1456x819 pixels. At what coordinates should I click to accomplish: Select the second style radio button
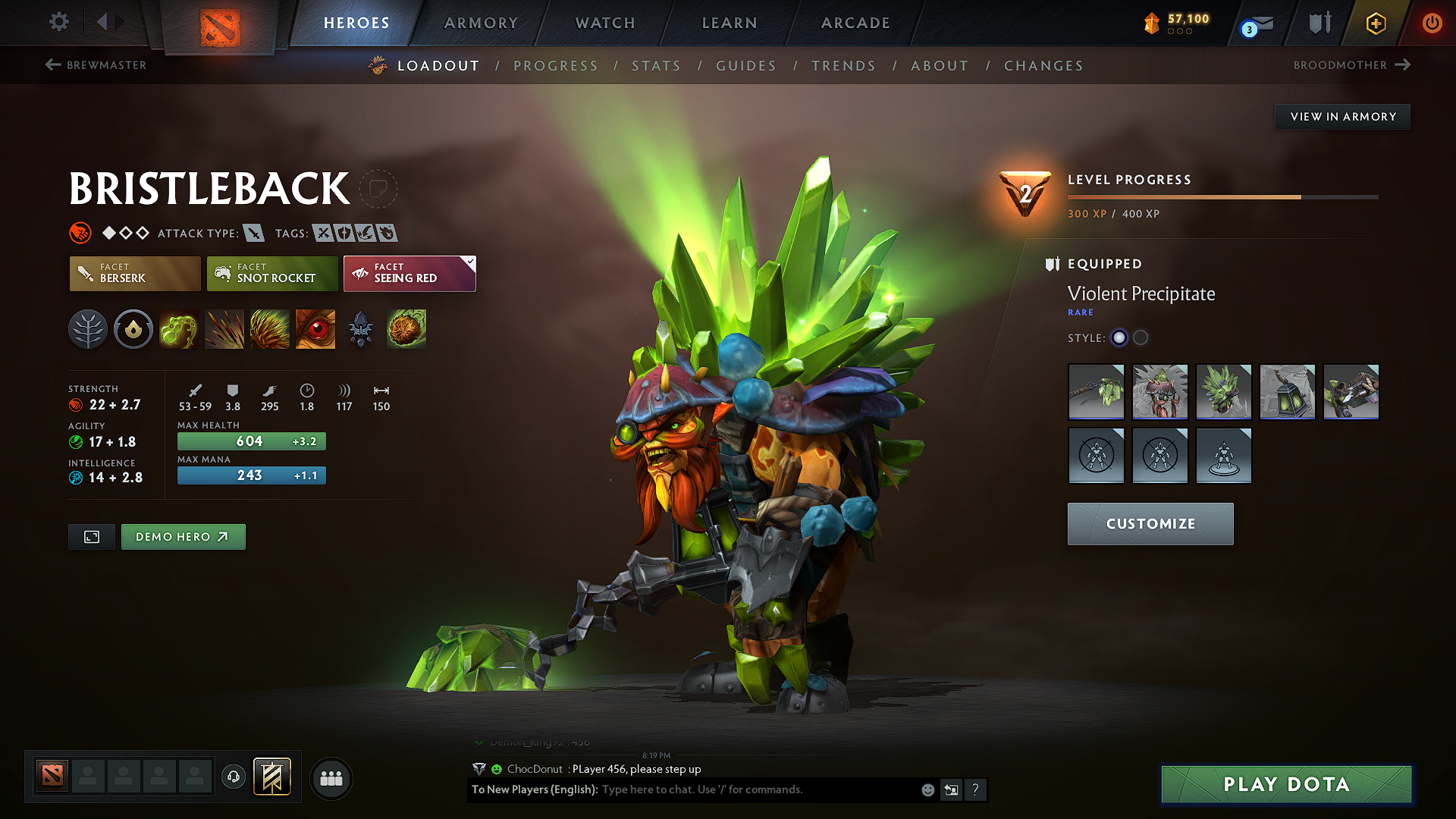[x=1141, y=338]
